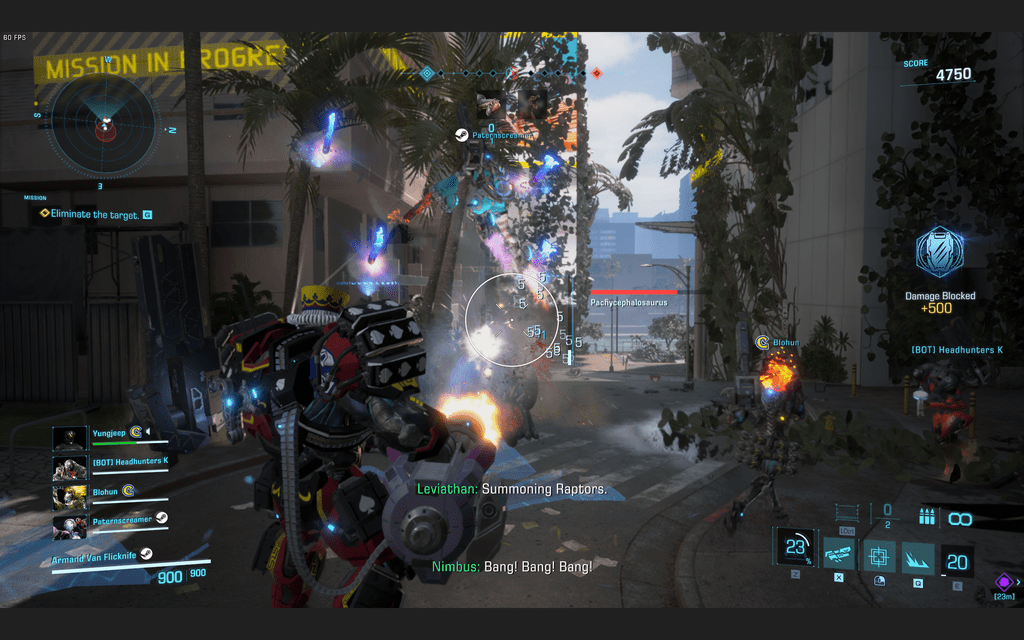The image size is (1024, 640).
Task: Select Yungjeep's squad portrait
Action: tap(68, 437)
